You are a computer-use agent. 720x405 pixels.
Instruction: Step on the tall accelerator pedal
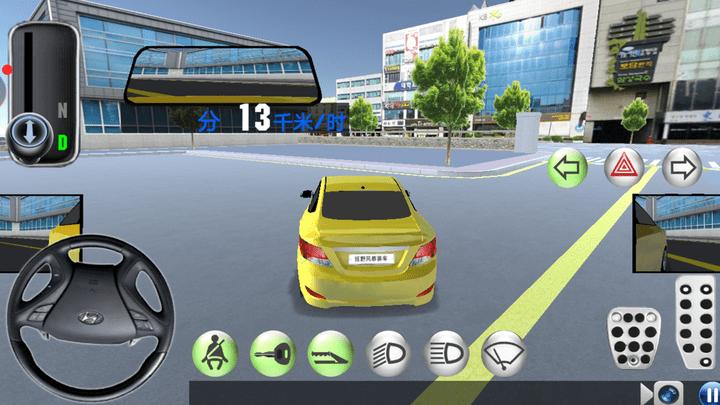coord(695,322)
